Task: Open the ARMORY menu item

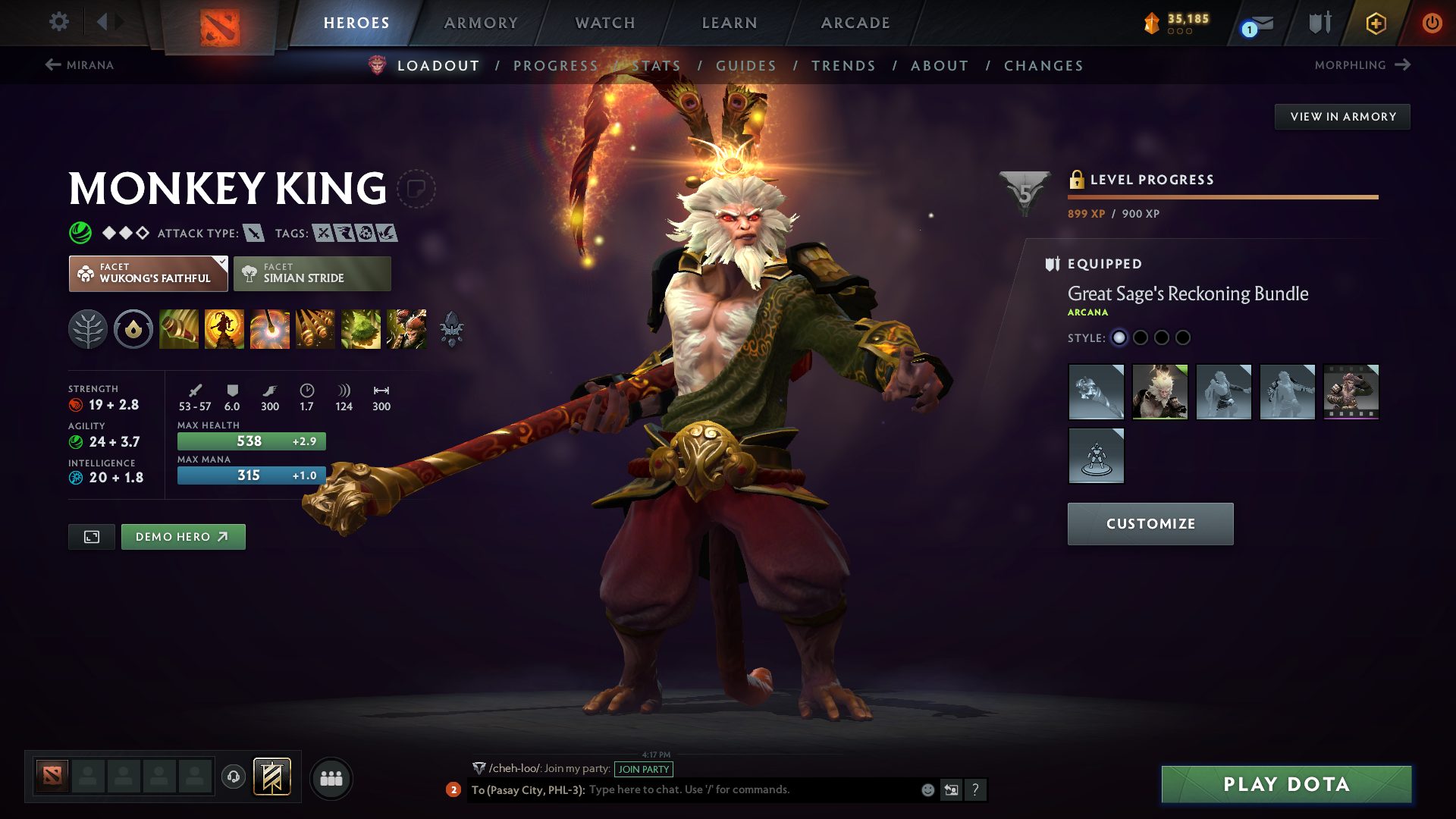Action: pos(481,23)
